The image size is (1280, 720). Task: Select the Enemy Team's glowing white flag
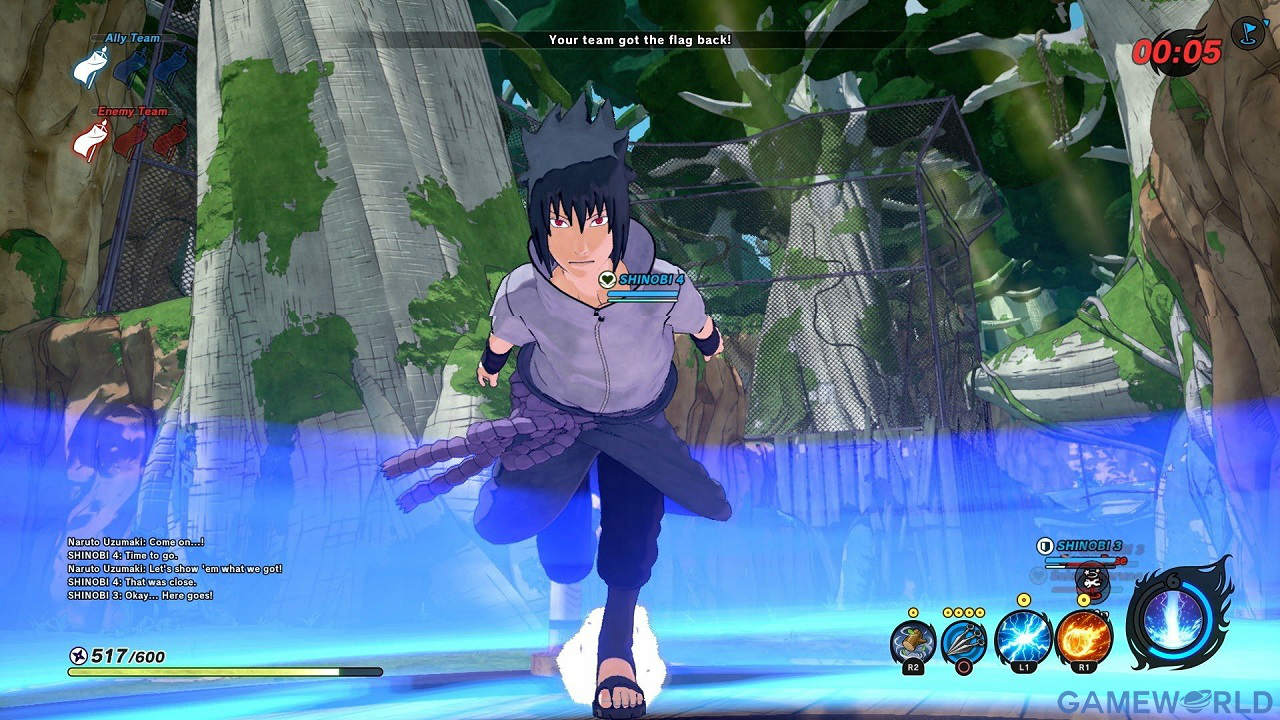(x=91, y=139)
